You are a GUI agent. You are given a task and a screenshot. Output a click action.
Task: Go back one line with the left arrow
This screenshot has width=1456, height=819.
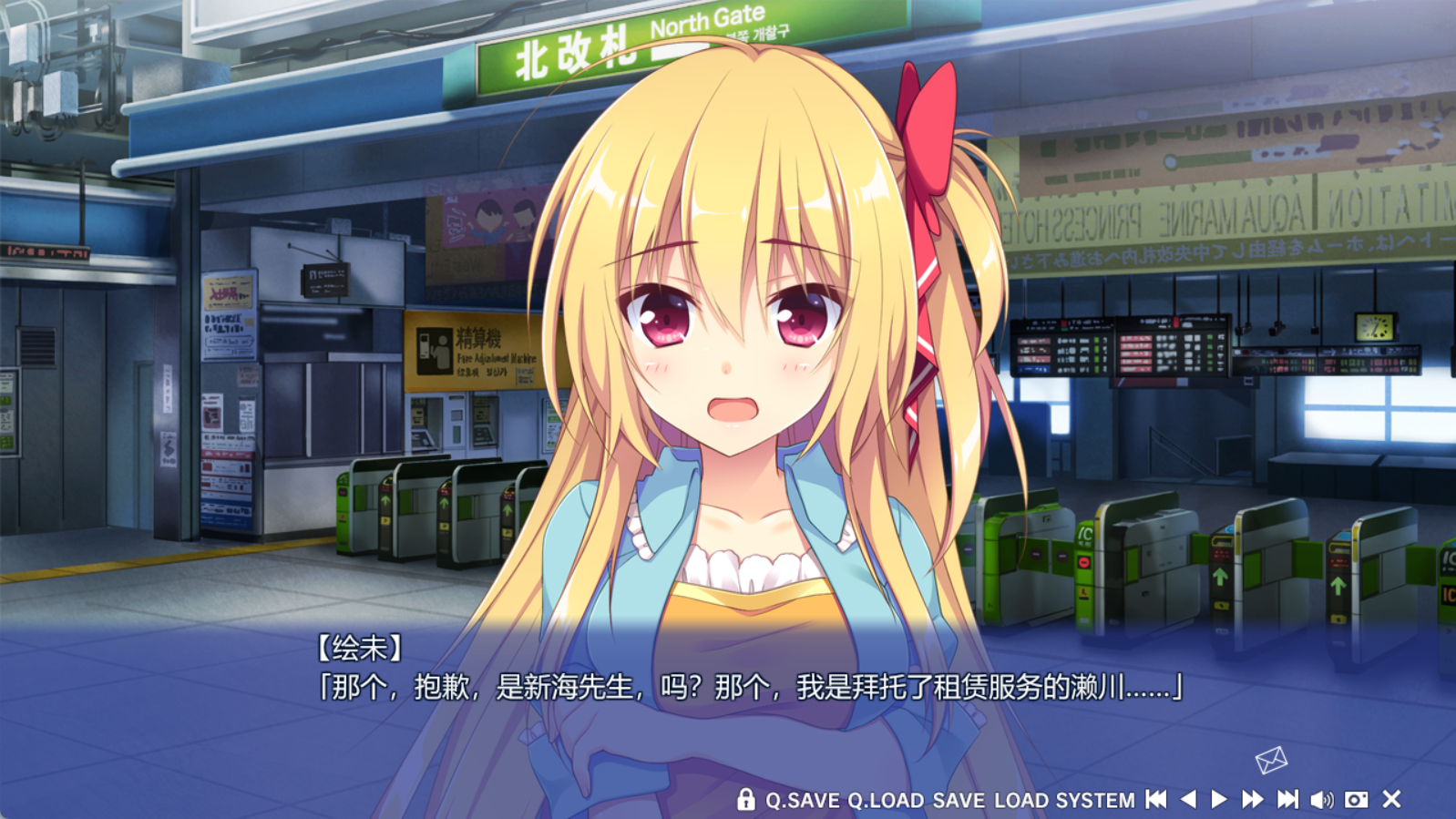(x=1188, y=800)
